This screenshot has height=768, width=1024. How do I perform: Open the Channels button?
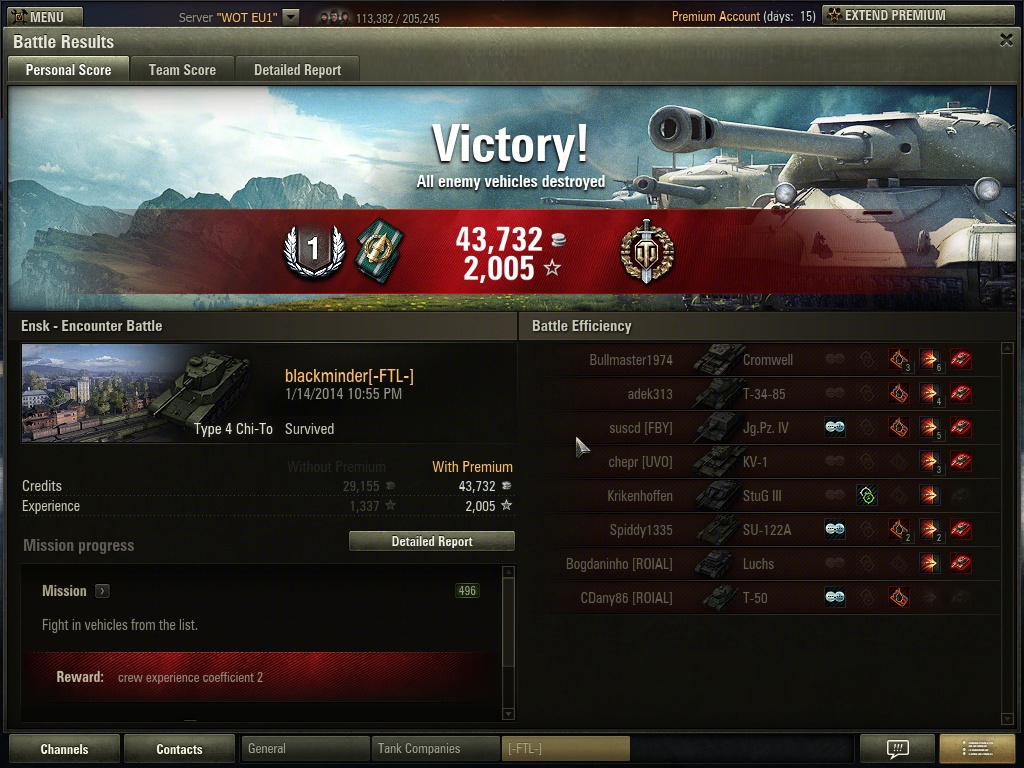coord(64,749)
